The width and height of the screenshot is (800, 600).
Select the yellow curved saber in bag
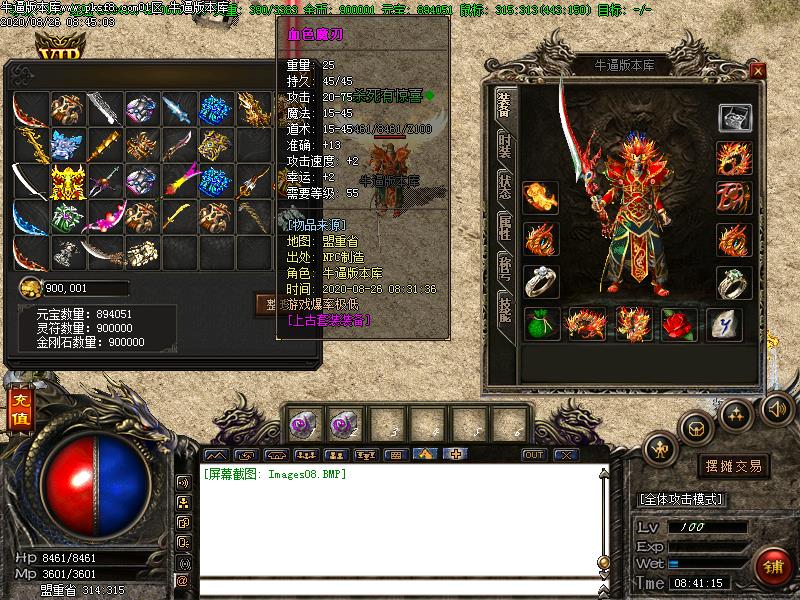(177, 218)
